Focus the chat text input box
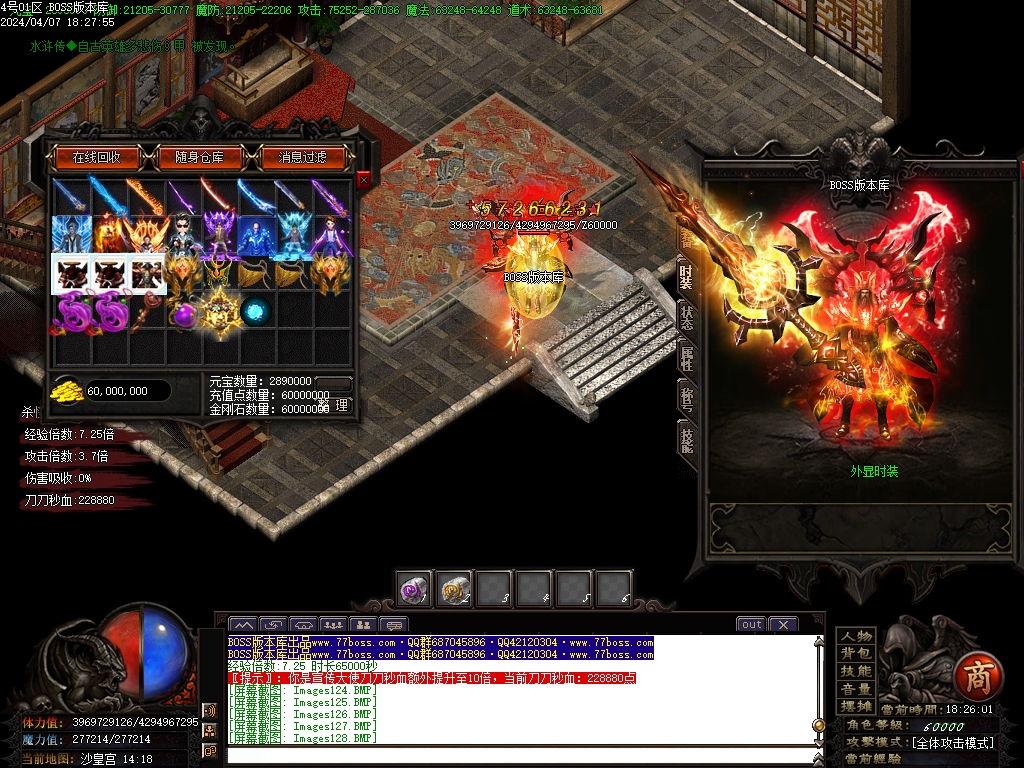Screen dimensions: 1024x768 pyautogui.click(x=520, y=754)
